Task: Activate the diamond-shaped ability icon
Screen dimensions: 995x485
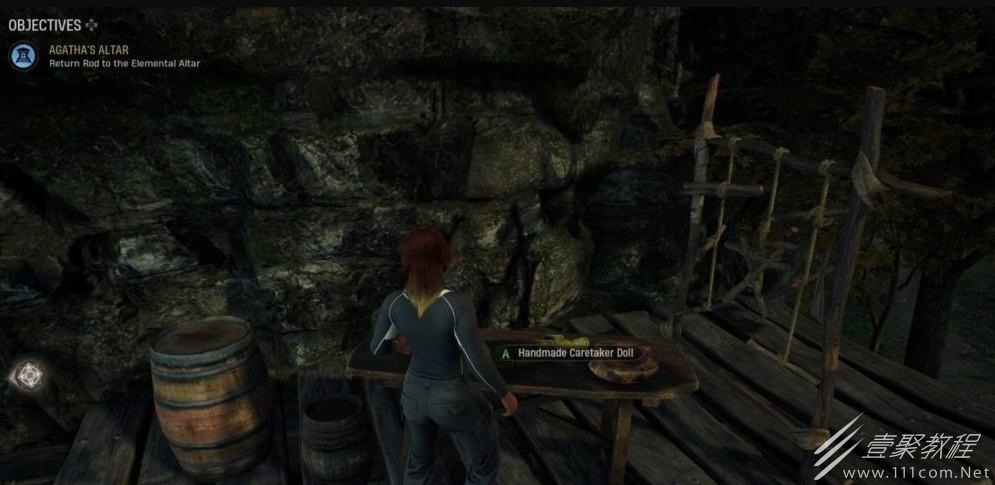Action: [x=27, y=376]
